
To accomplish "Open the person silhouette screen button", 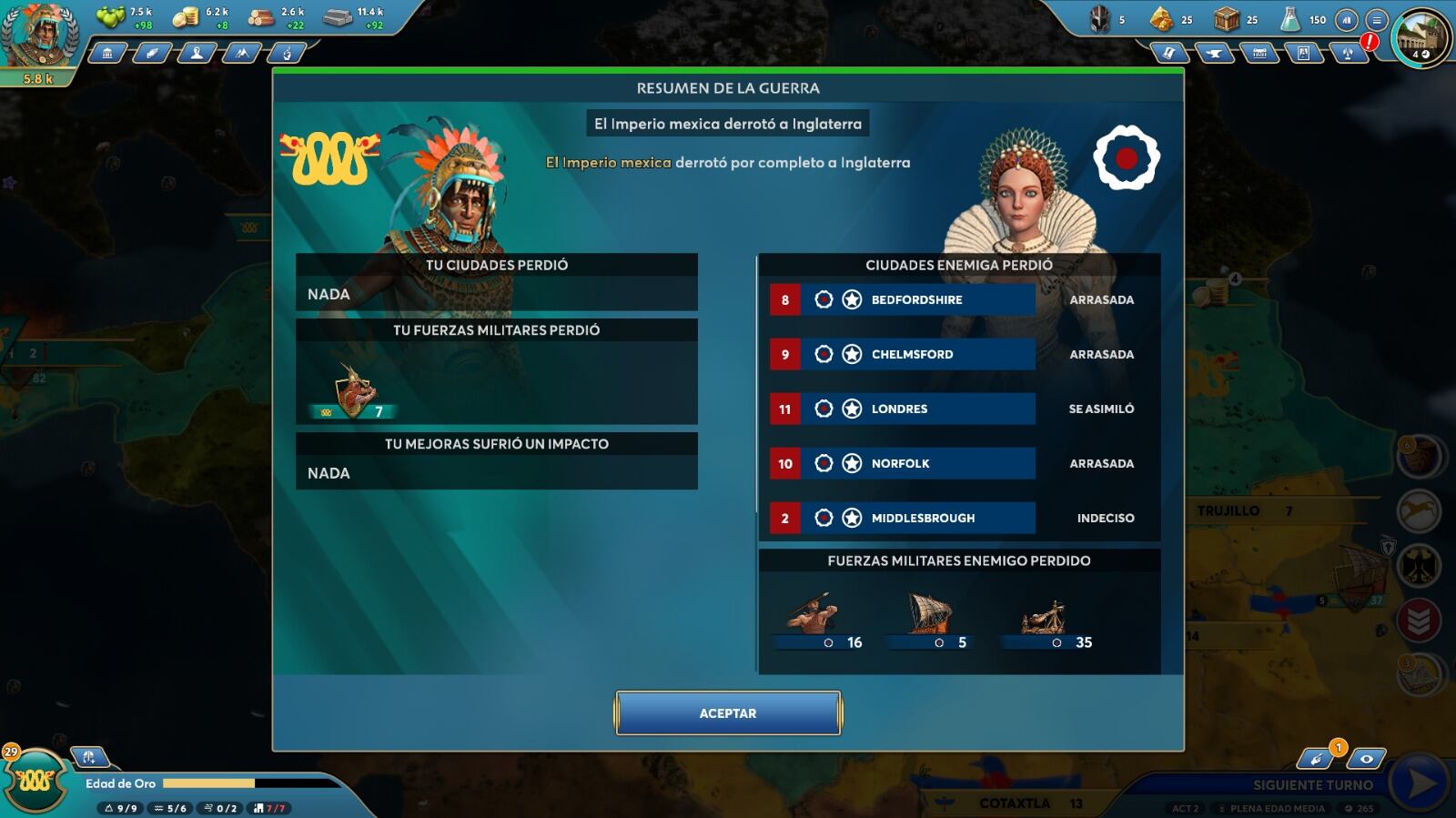I will [x=197, y=54].
